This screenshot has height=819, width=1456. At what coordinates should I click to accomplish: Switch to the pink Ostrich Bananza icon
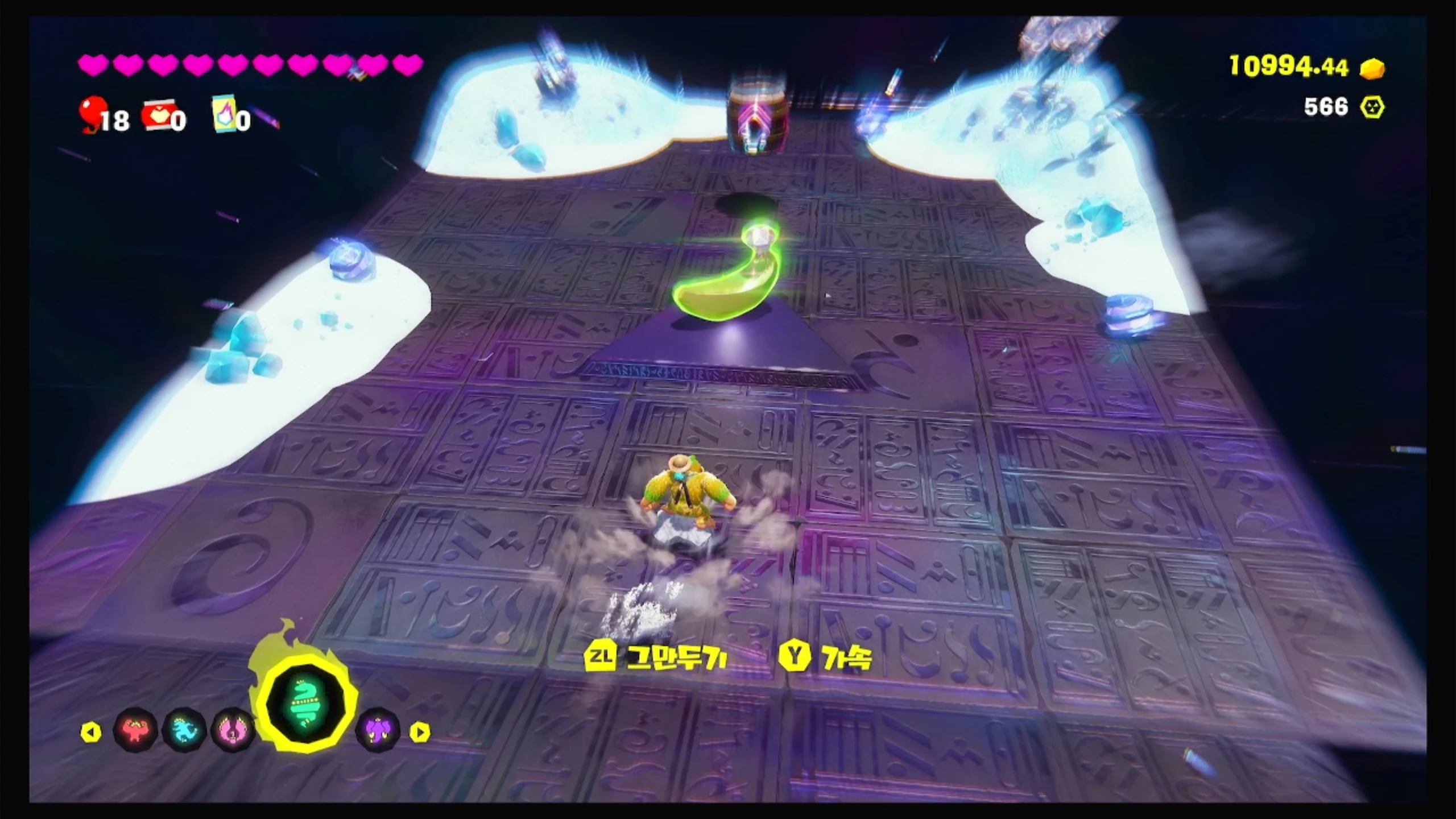pos(233,730)
